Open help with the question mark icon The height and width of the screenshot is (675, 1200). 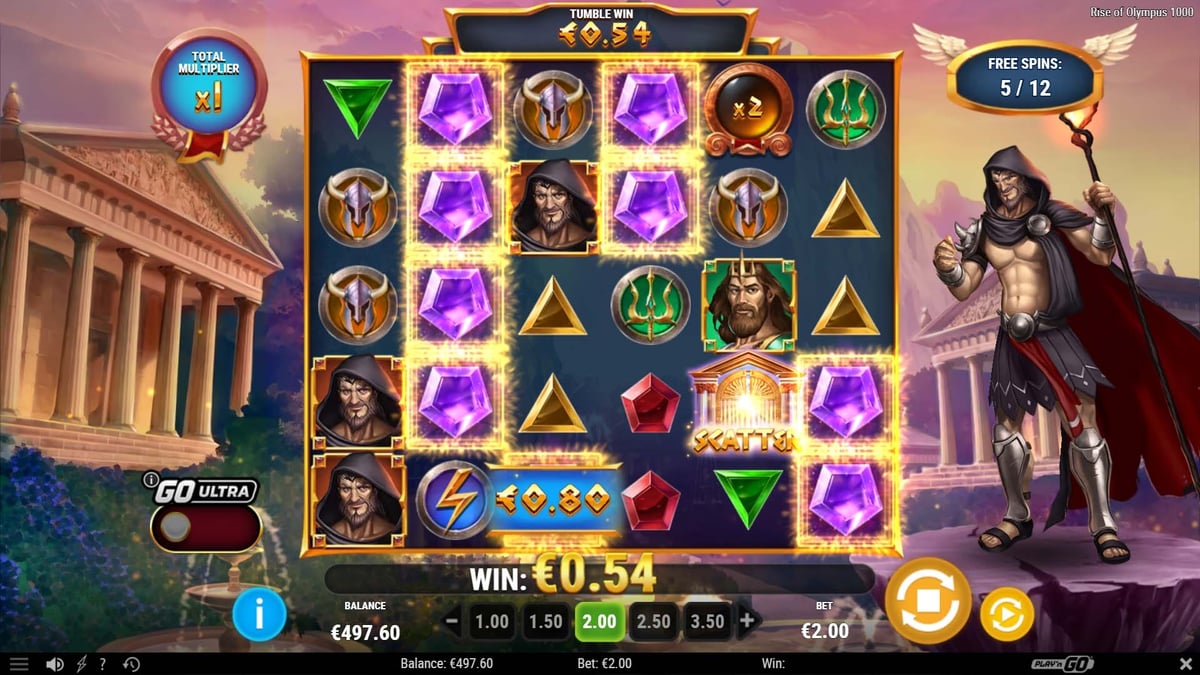click(x=103, y=664)
